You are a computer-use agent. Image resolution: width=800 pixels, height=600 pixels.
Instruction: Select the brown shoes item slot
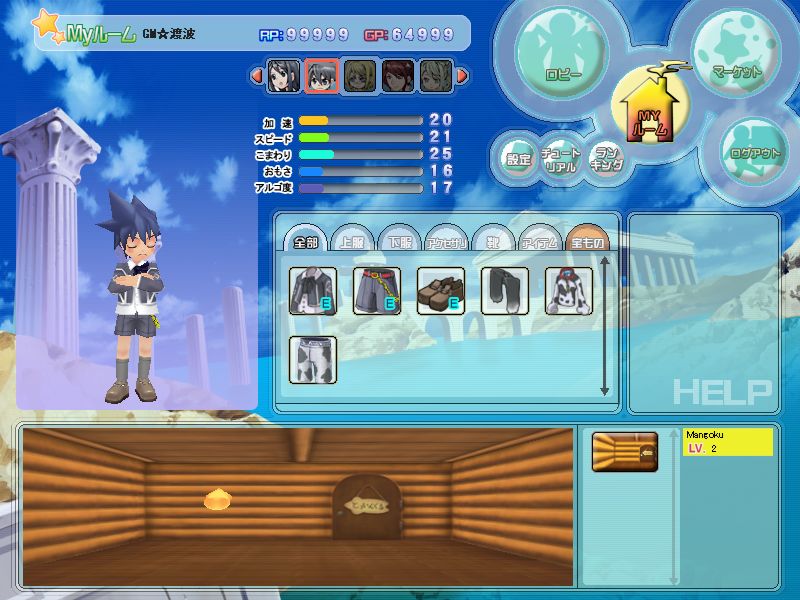tap(441, 291)
